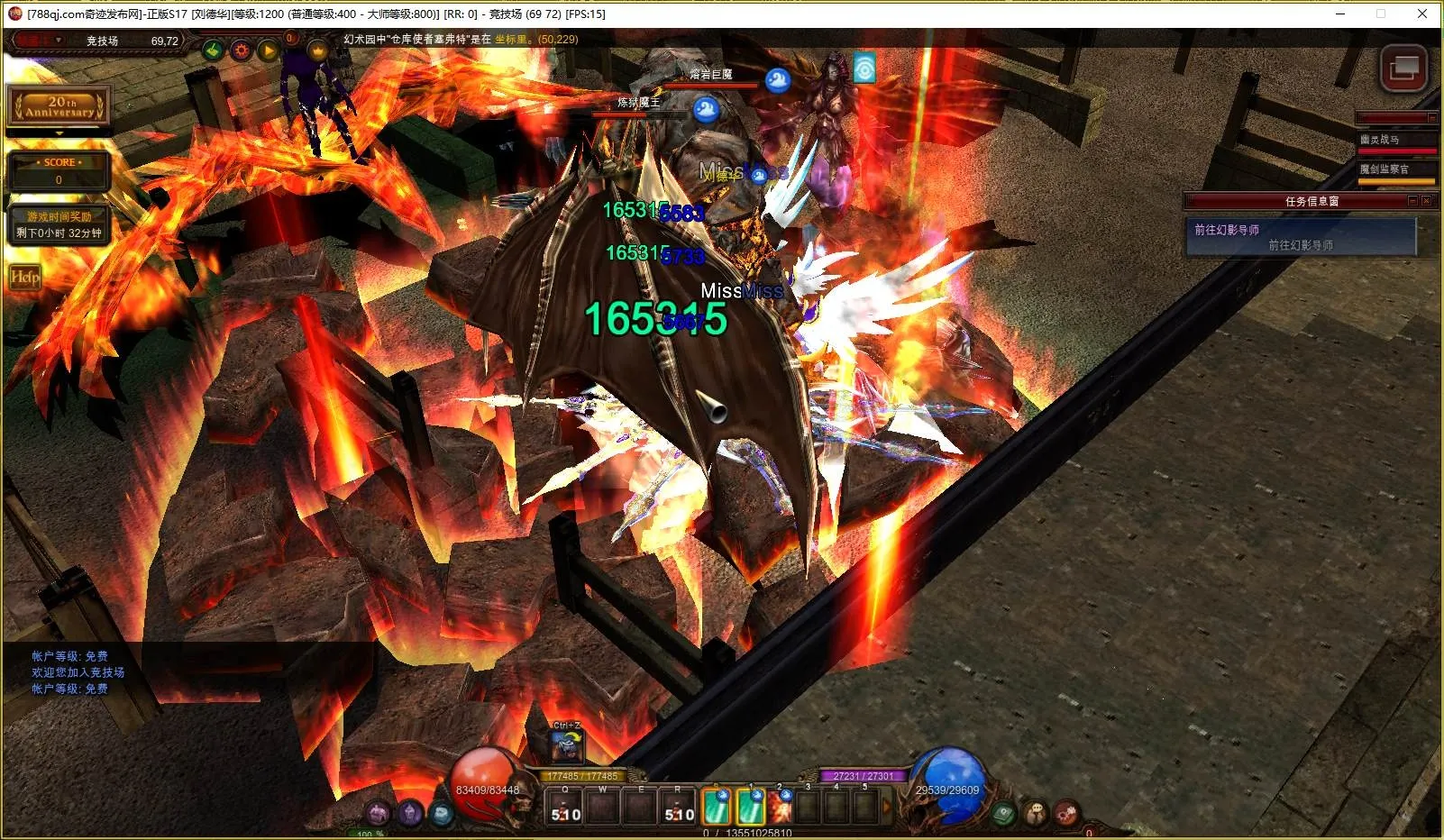
Task: Close the quest info window
Action: tap(1426, 201)
